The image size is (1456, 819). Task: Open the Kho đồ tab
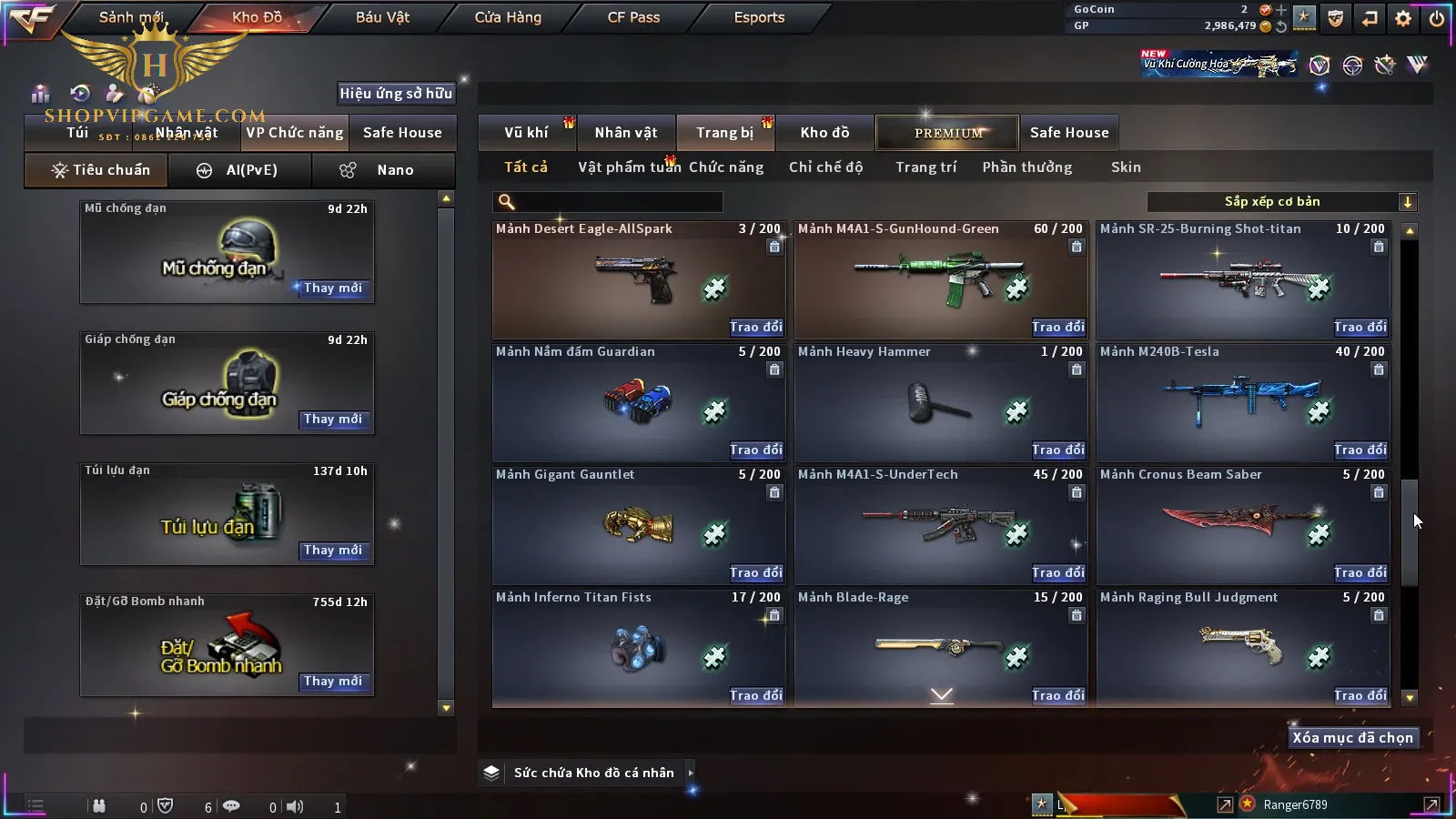(x=824, y=133)
